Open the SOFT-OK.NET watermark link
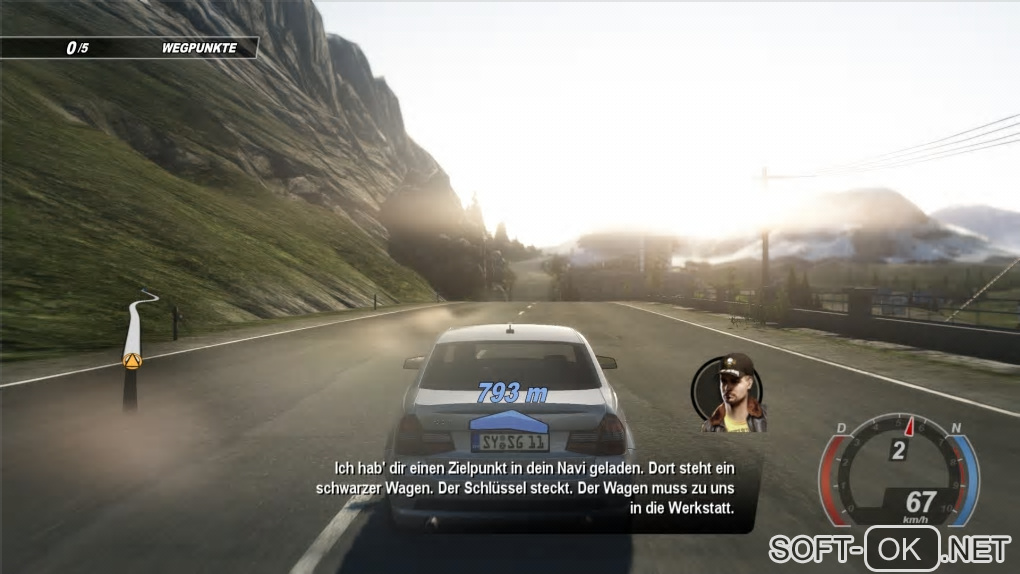This screenshot has height=574, width=1020. tap(889, 548)
